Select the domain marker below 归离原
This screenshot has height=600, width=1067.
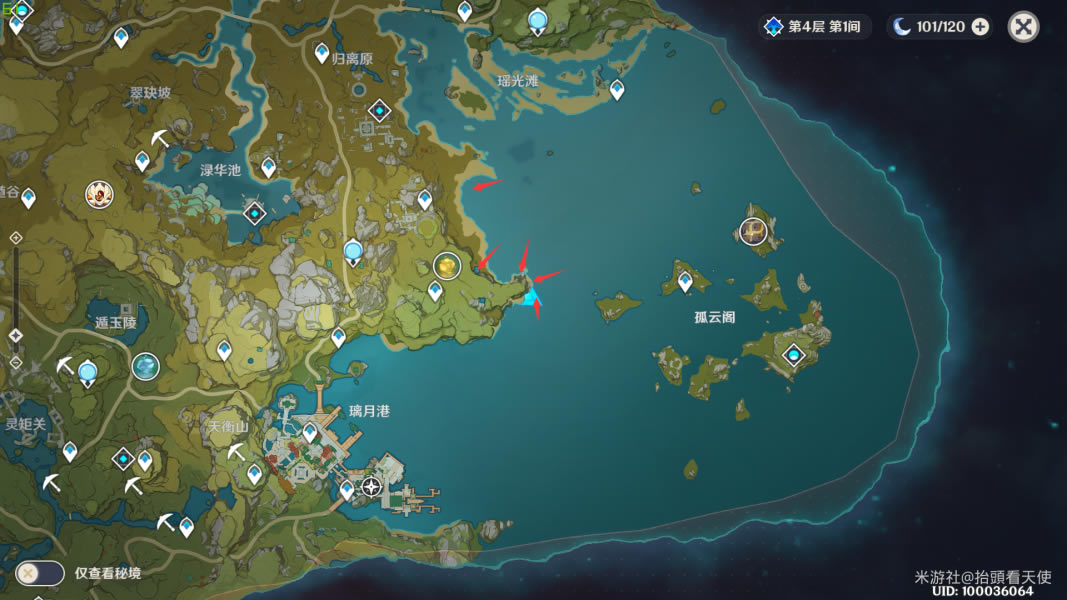pos(379,110)
